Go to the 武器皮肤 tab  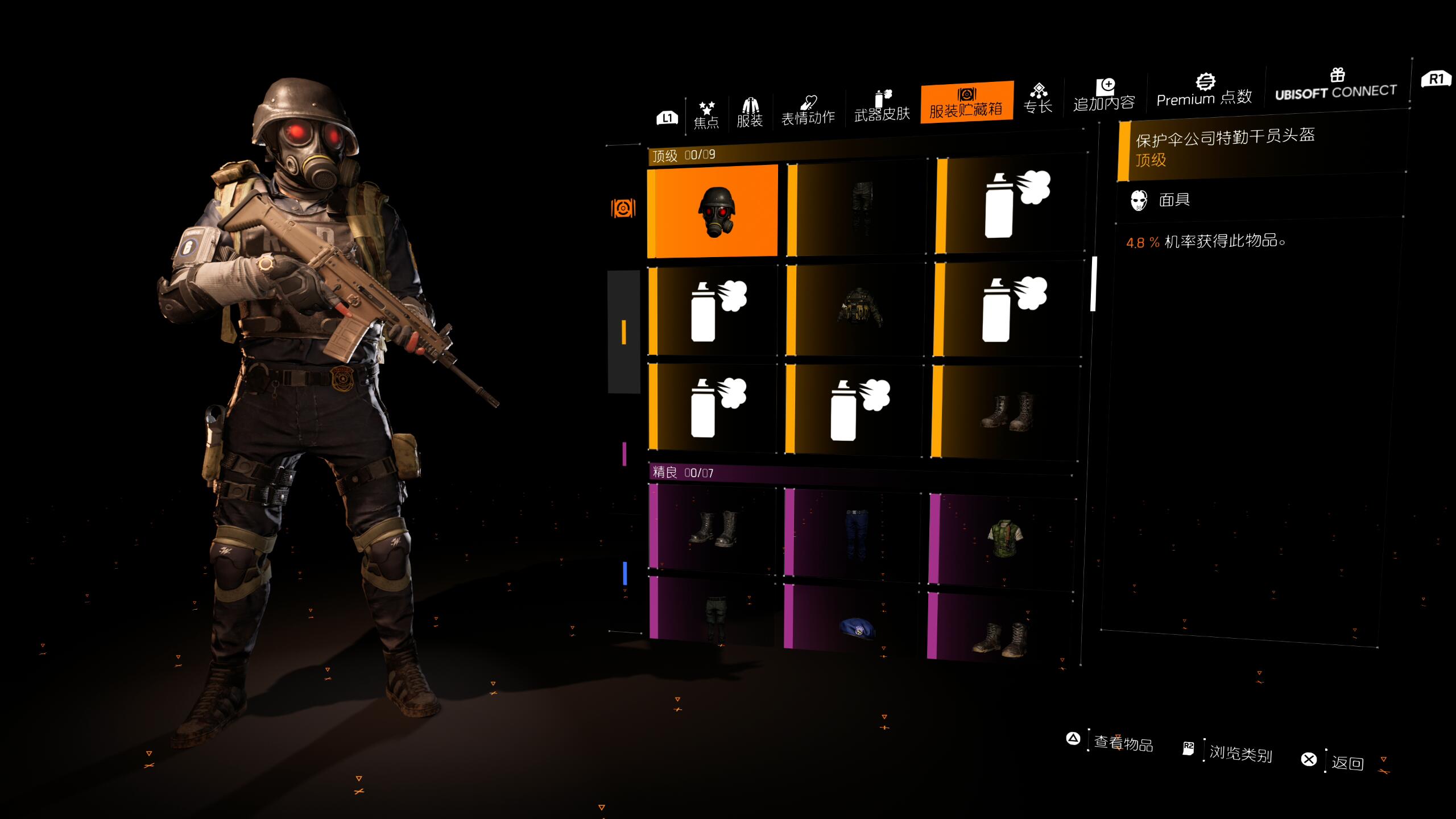[x=882, y=106]
